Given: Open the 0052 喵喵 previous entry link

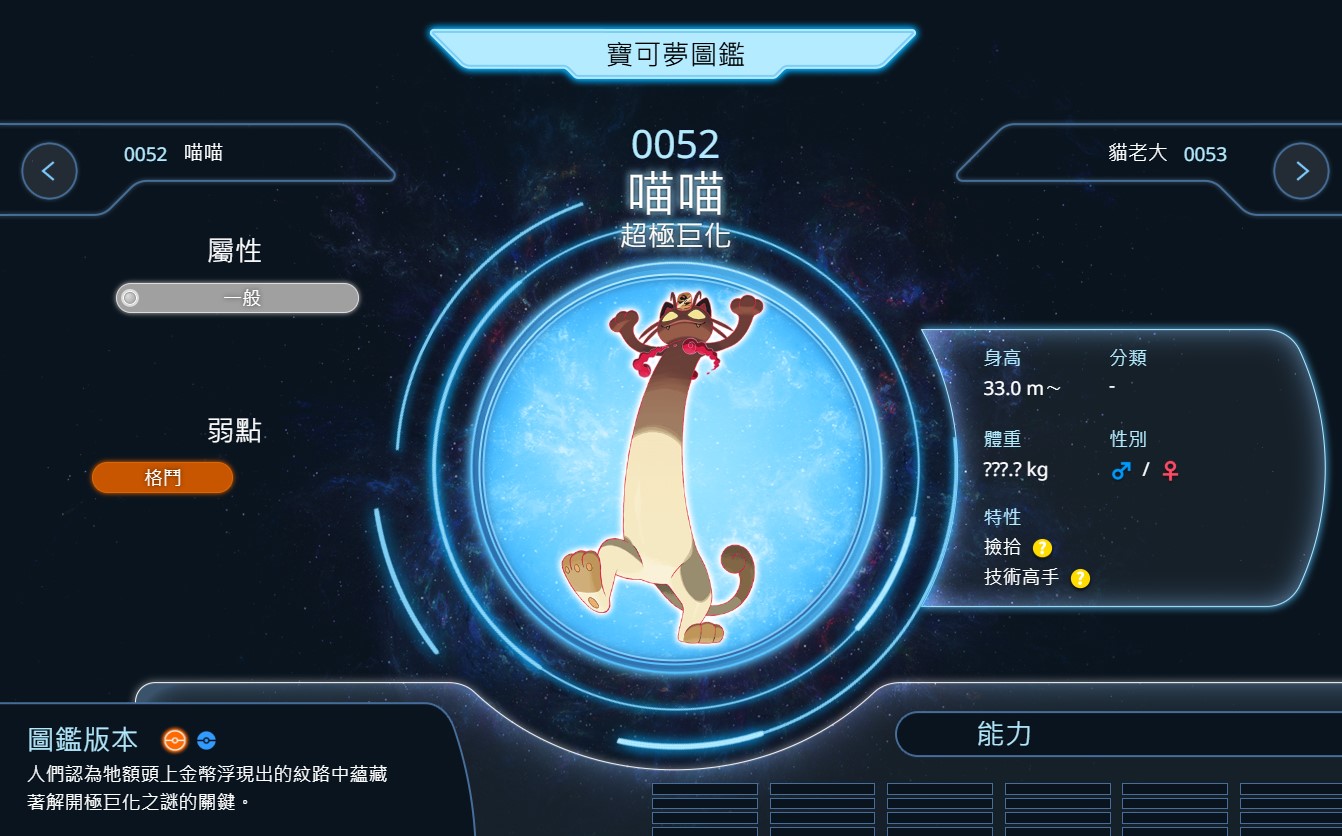Looking at the screenshot, I should pyautogui.click(x=173, y=154).
